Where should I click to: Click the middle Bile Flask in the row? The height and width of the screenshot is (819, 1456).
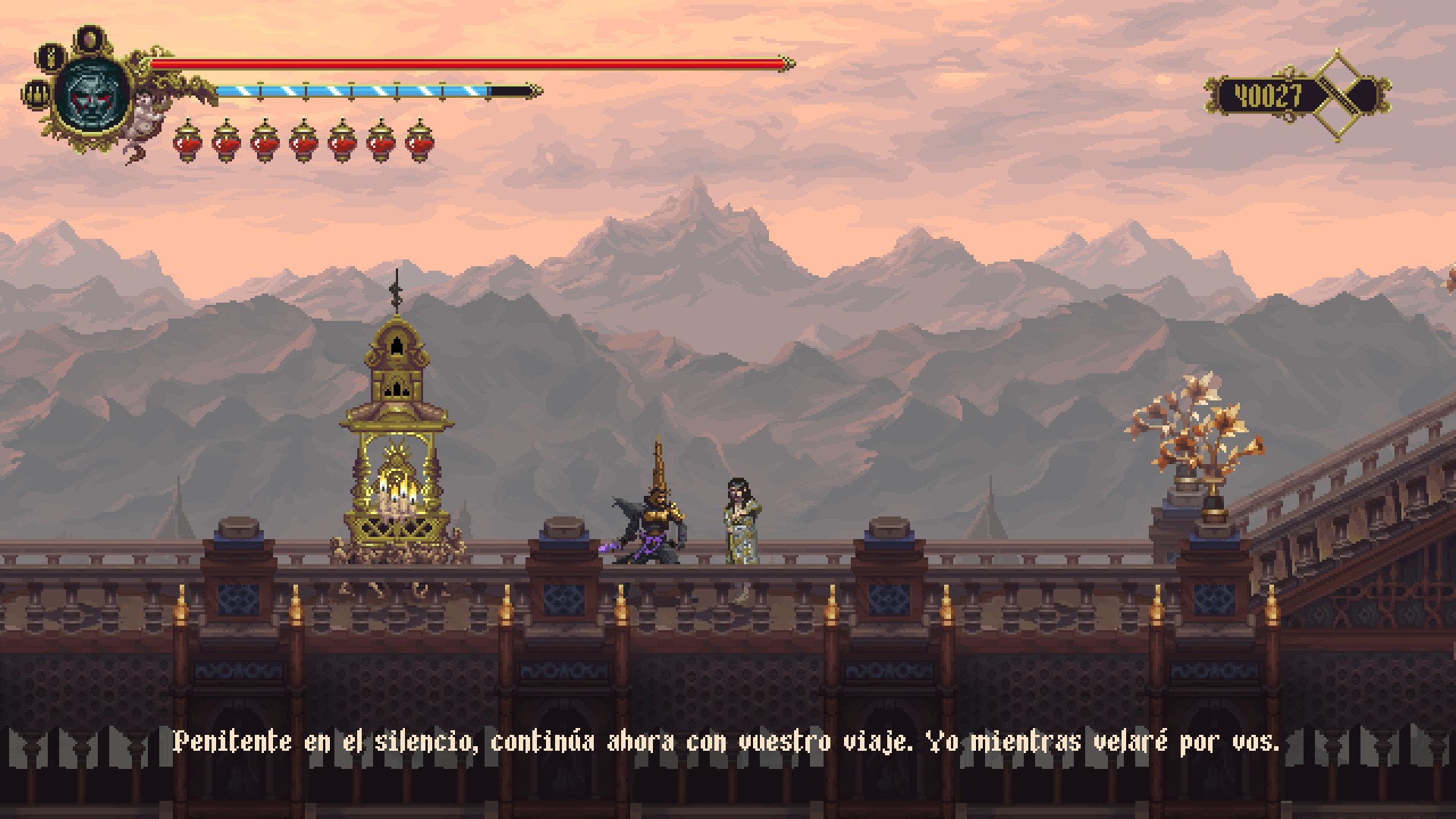[302, 142]
